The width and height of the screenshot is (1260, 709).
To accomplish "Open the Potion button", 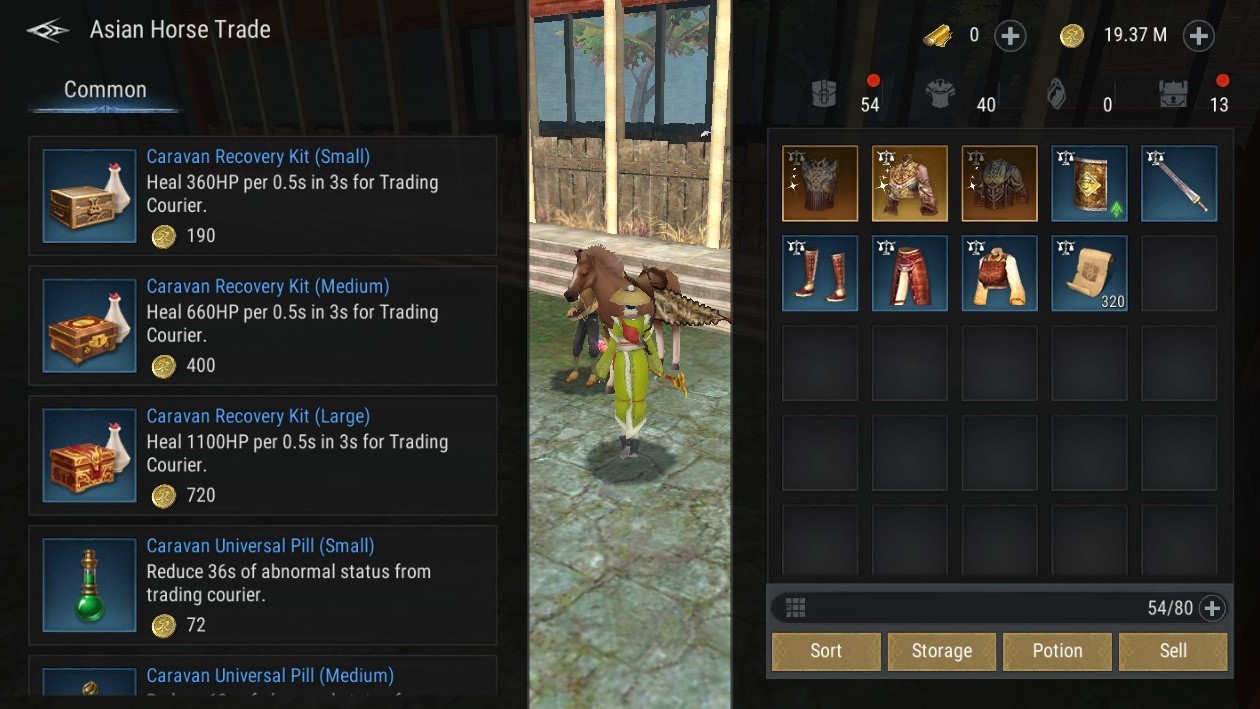I will pos(1057,651).
